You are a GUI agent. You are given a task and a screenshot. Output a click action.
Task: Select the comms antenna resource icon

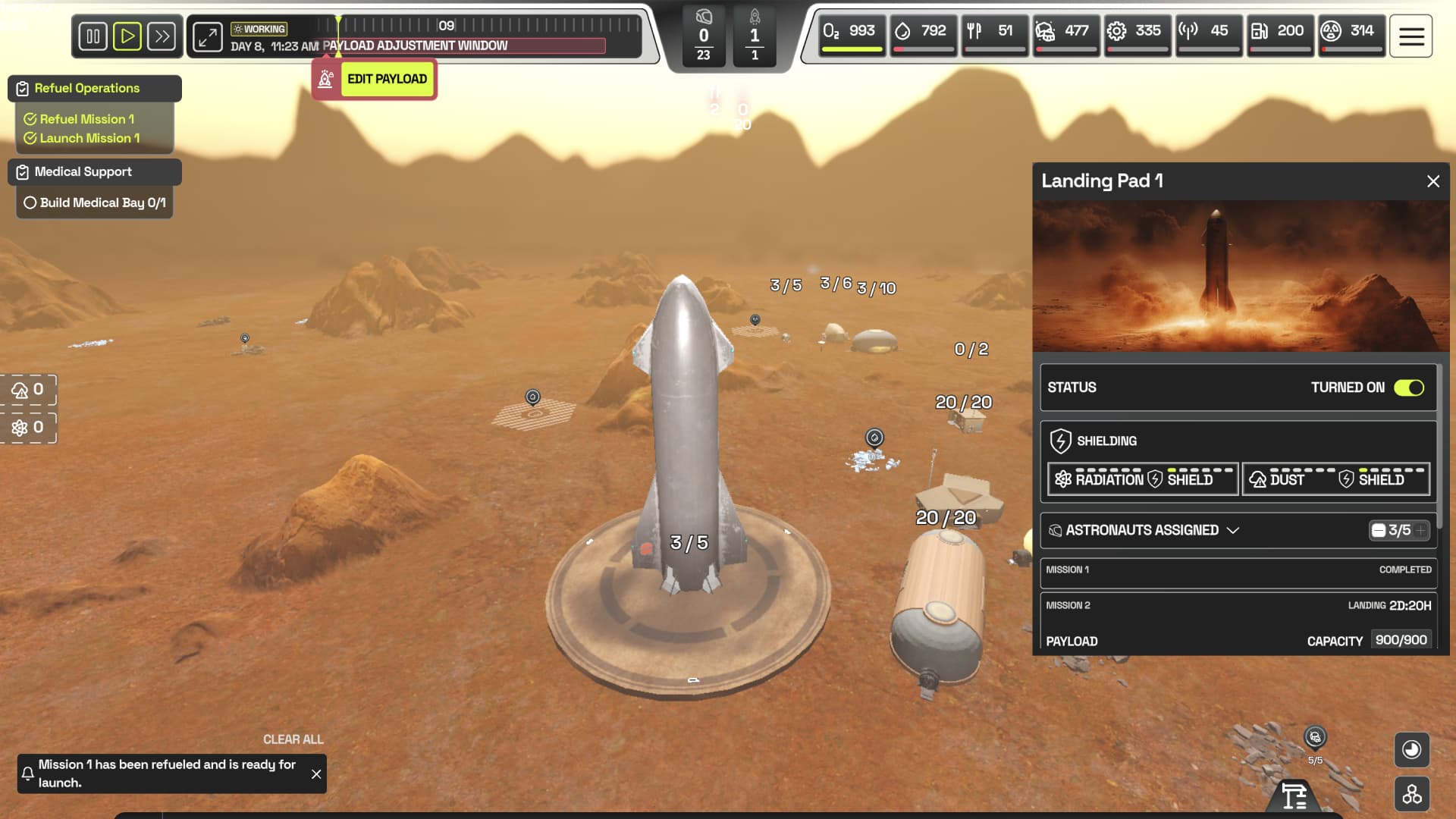(1189, 32)
